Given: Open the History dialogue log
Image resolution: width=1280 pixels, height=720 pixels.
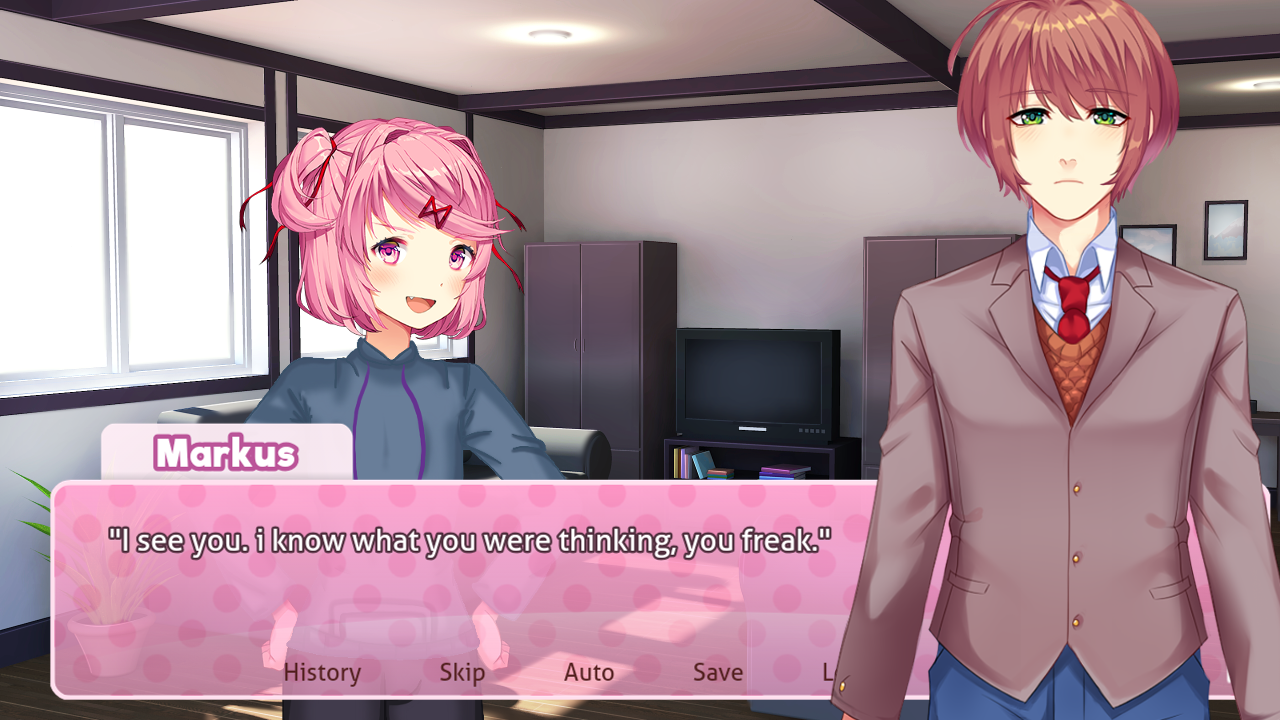Looking at the screenshot, I should tap(322, 673).
